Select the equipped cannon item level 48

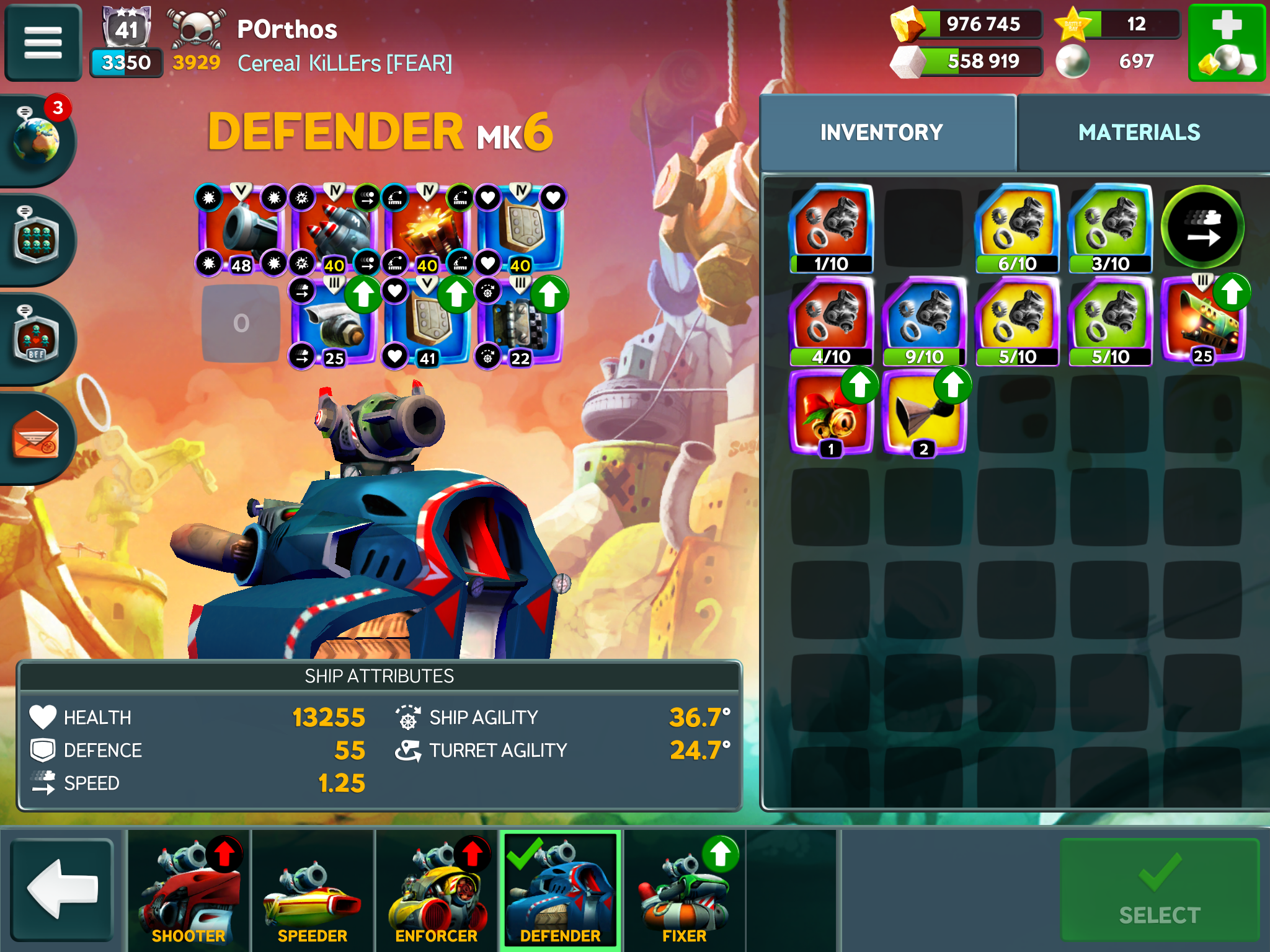(x=241, y=229)
